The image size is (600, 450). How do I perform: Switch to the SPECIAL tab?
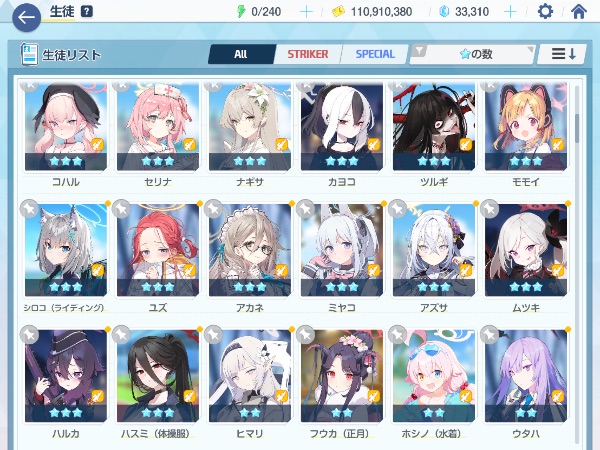(x=375, y=54)
